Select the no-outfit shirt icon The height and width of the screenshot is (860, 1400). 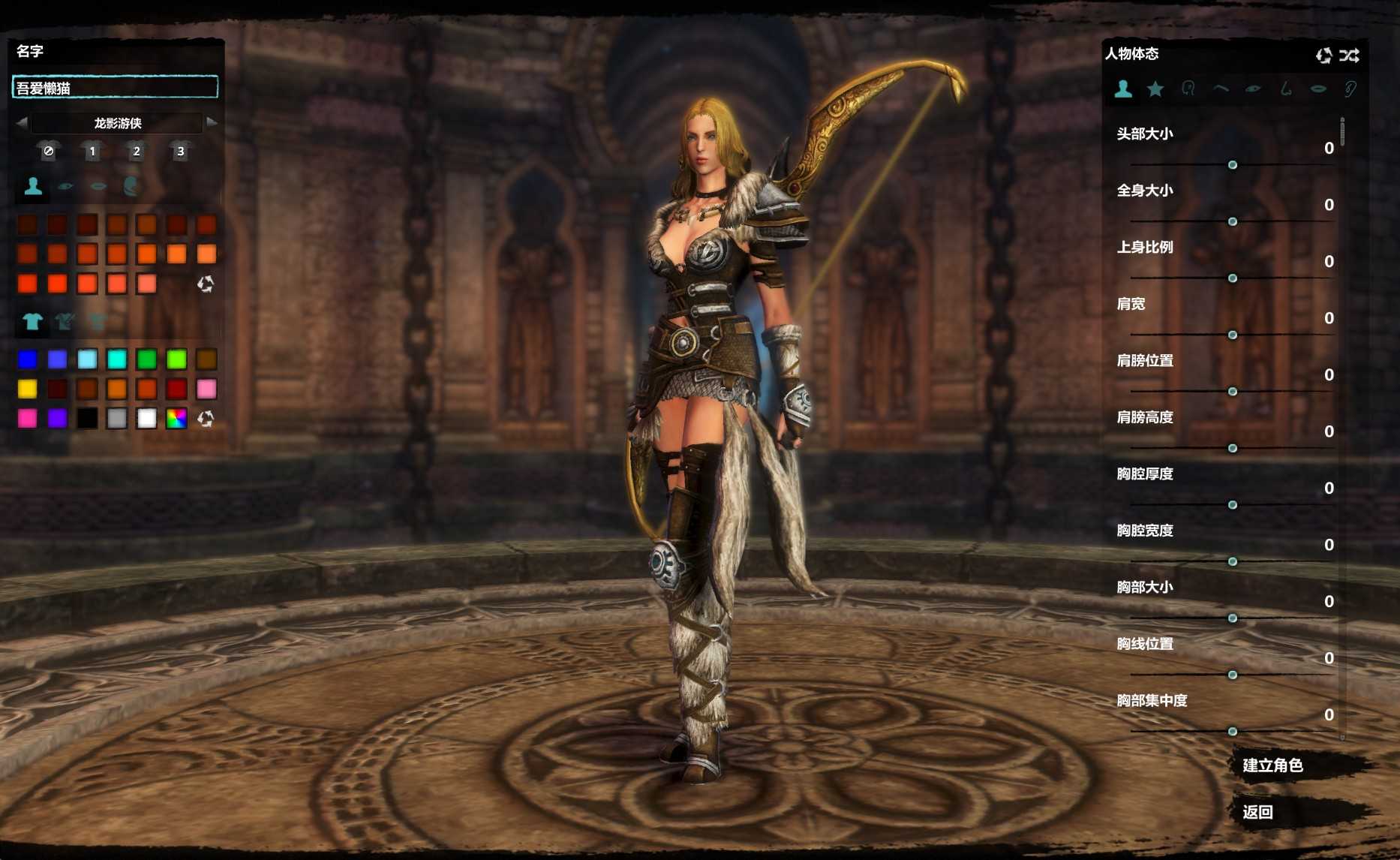click(x=49, y=151)
